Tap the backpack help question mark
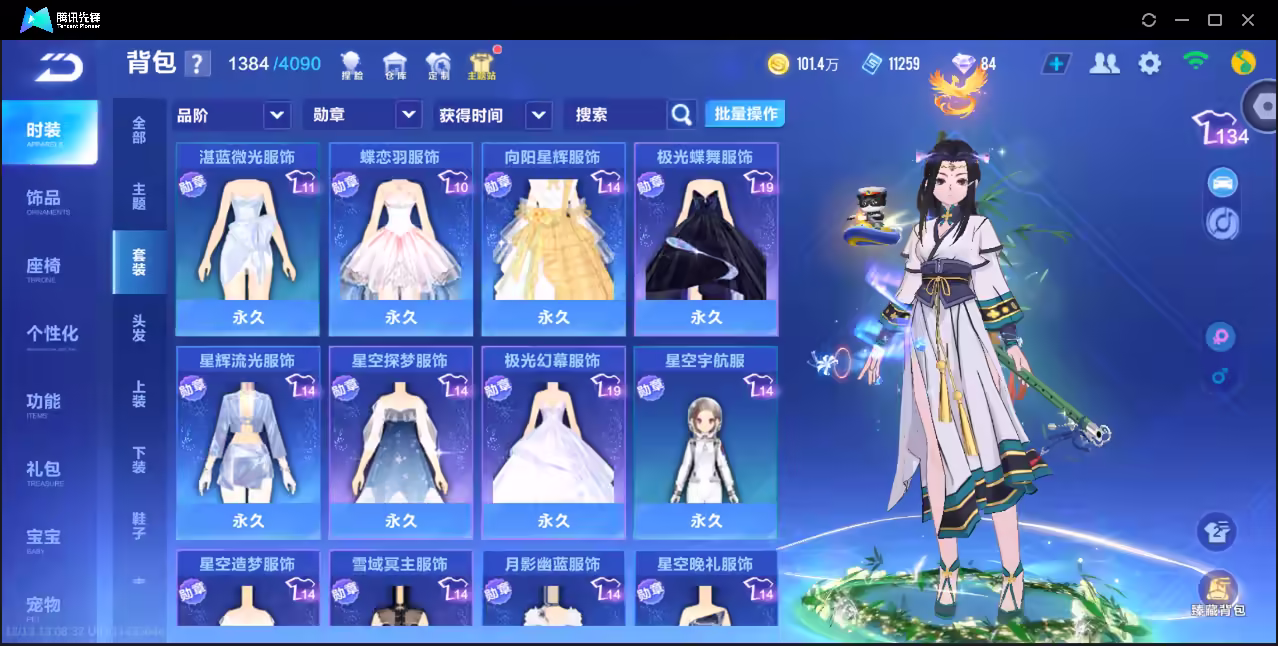The width and height of the screenshot is (1278, 646). pyautogui.click(x=198, y=64)
